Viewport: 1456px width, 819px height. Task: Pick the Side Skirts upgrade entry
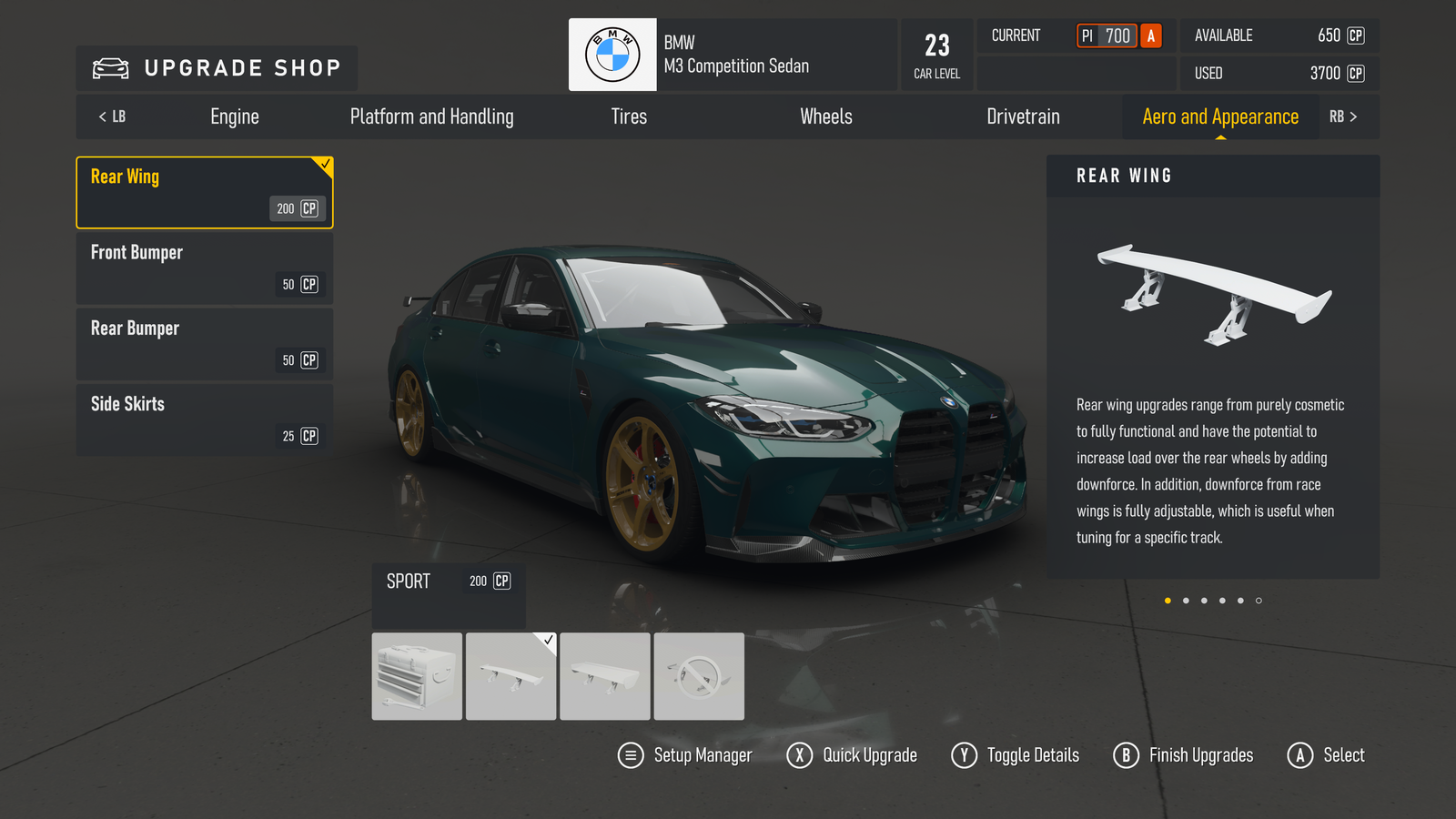point(205,420)
